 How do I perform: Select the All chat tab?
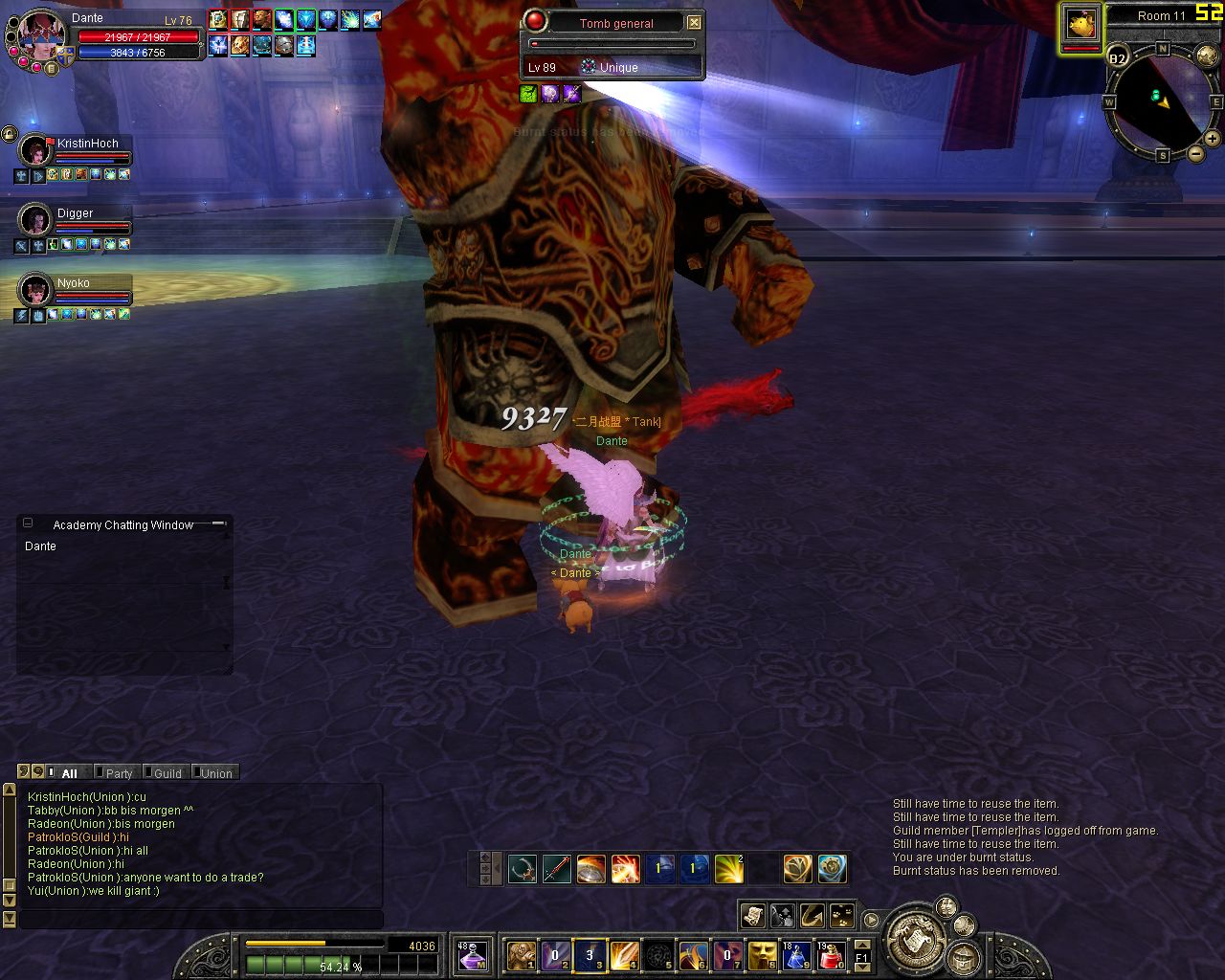click(69, 773)
